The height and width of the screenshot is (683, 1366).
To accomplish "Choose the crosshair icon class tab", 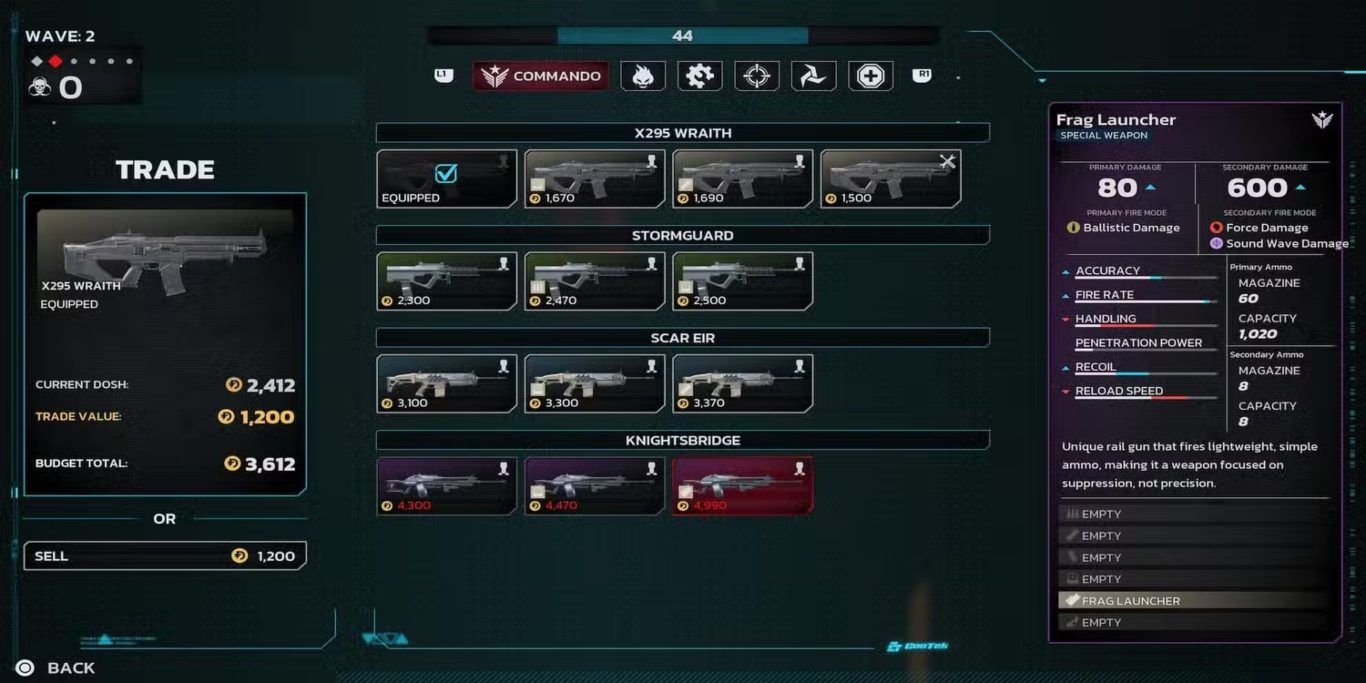I will (757, 76).
